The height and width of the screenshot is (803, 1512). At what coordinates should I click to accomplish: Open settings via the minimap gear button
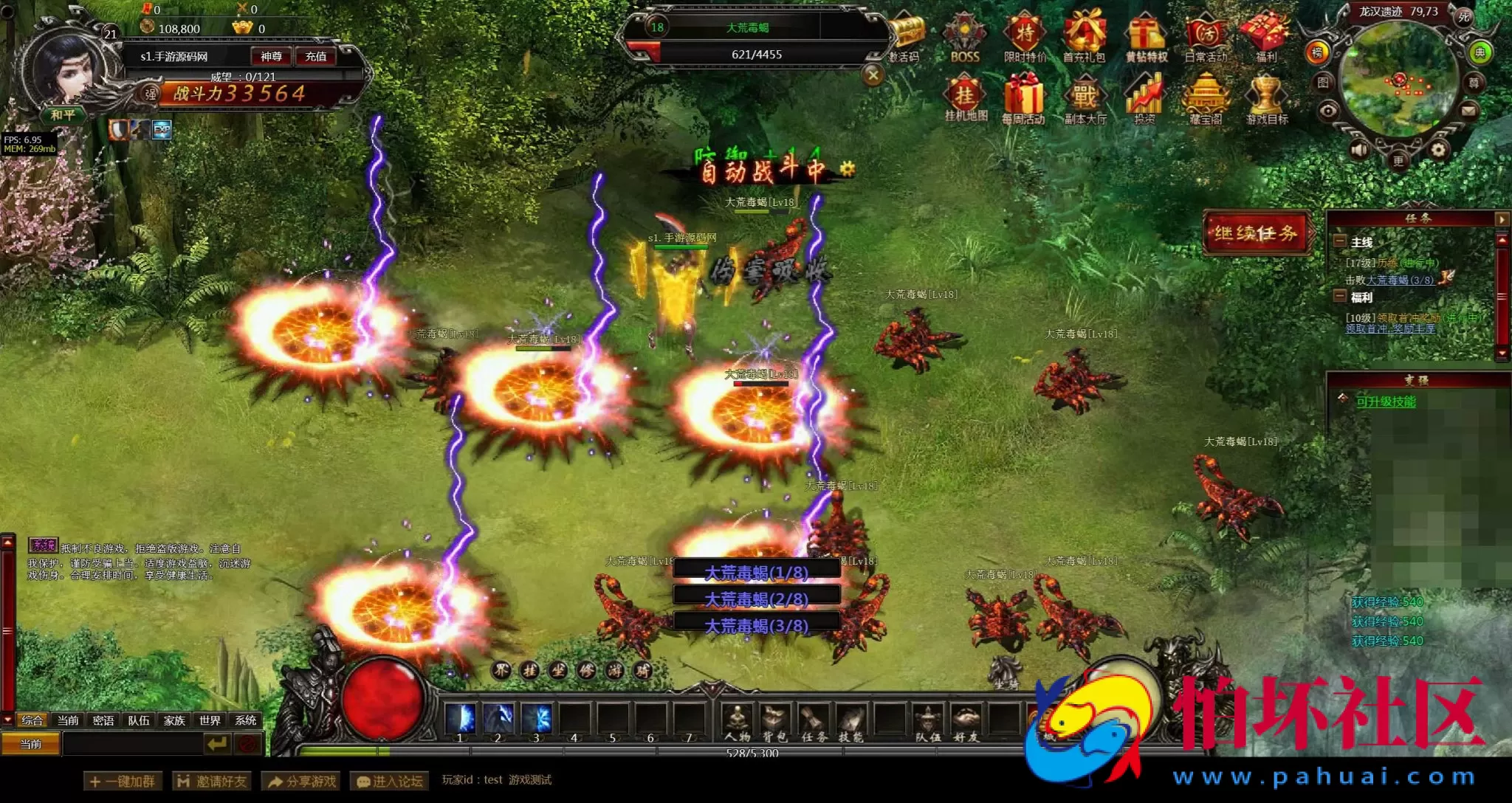tap(1438, 151)
